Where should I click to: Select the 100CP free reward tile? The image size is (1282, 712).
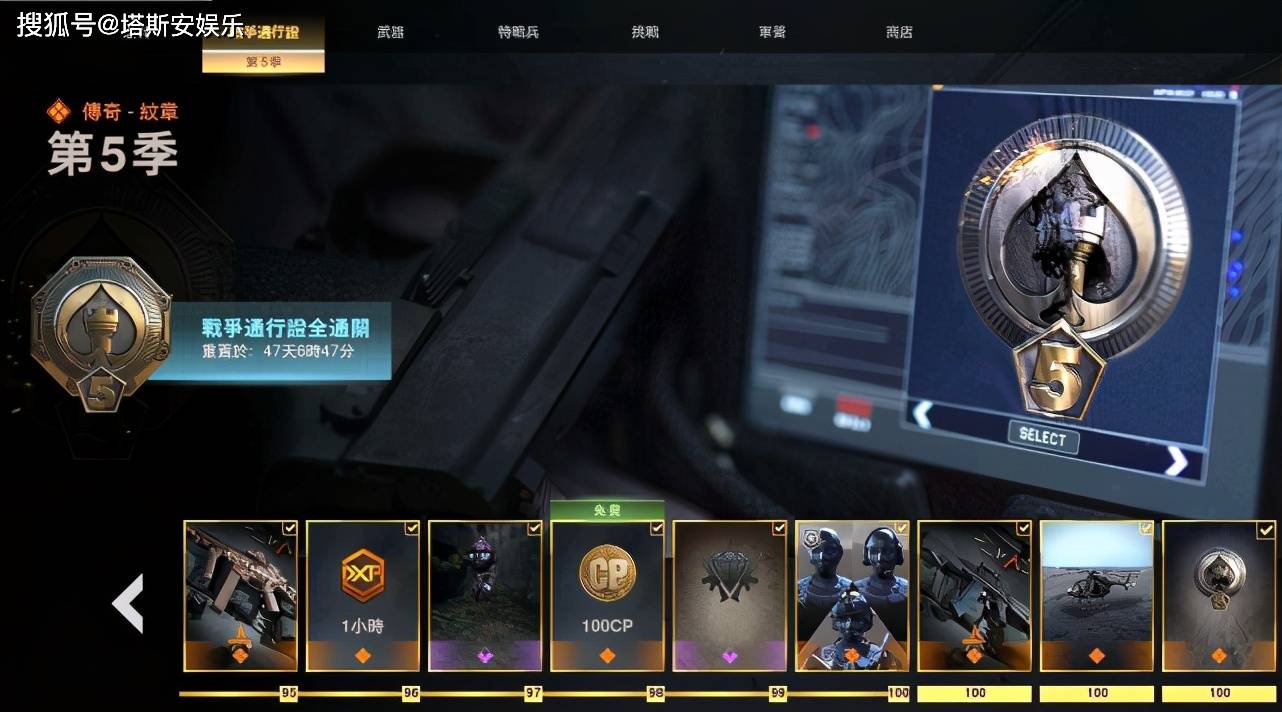[607, 596]
